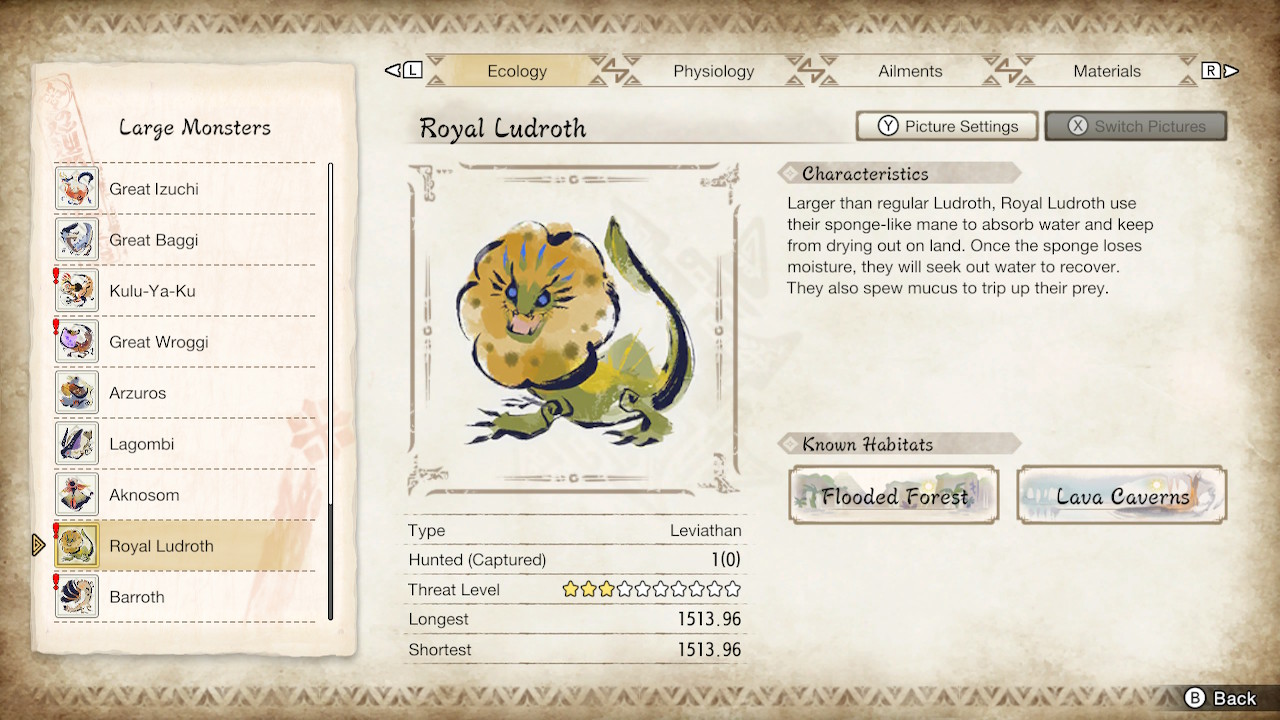Select the Lagombi monster icon

pyautogui.click(x=76, y=443)
